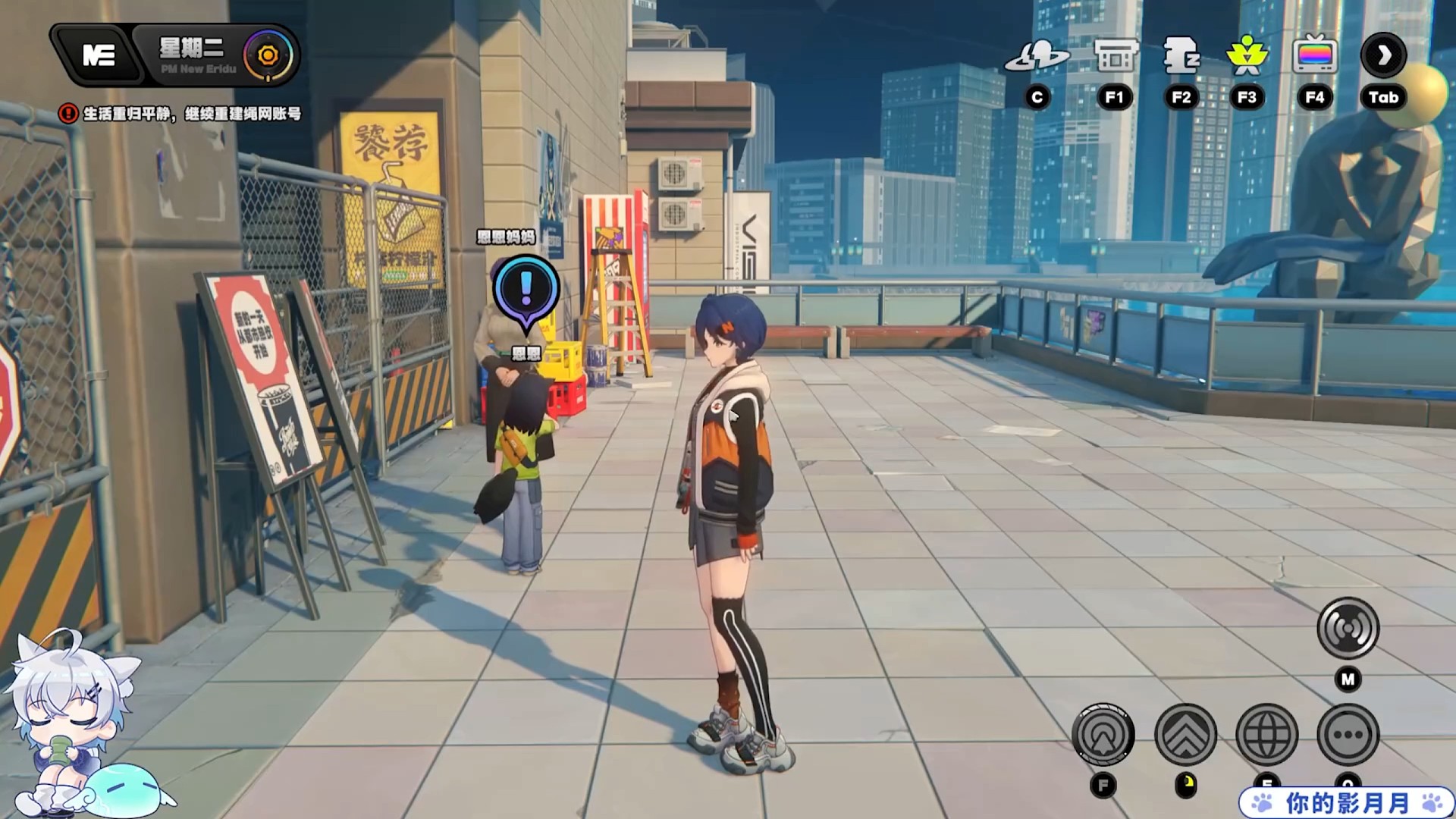Expand the top menu with the arrow button
The image size is (1456, 819).
coord(1383,55)
